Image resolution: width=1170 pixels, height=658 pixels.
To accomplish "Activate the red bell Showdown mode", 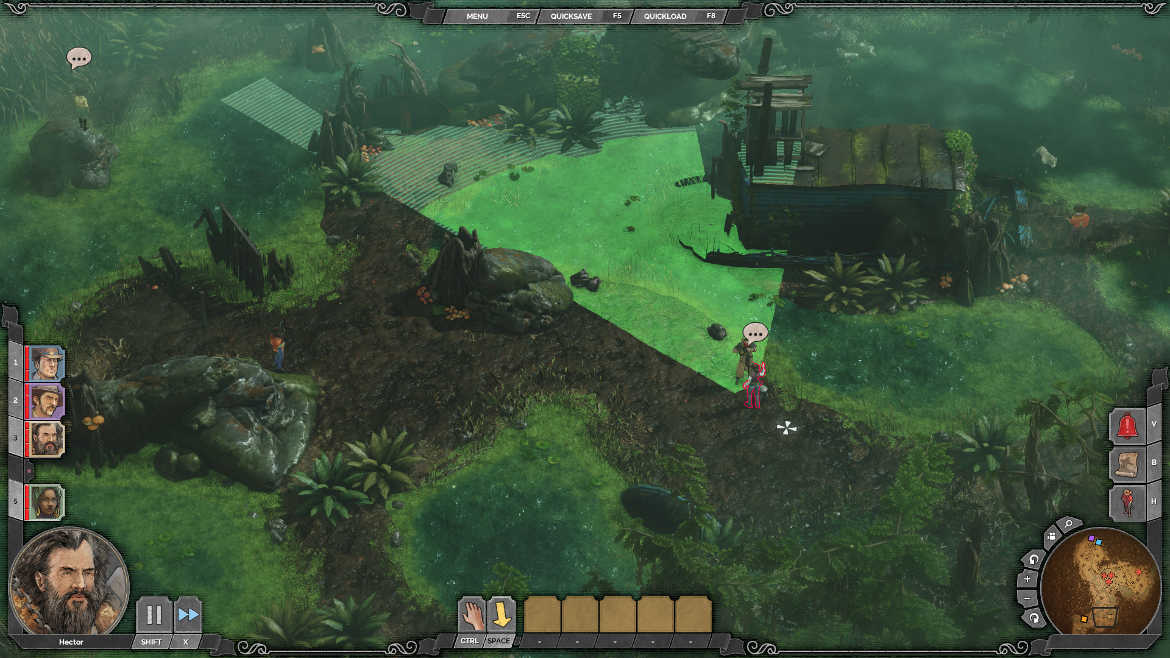I will click(1128, 425).
